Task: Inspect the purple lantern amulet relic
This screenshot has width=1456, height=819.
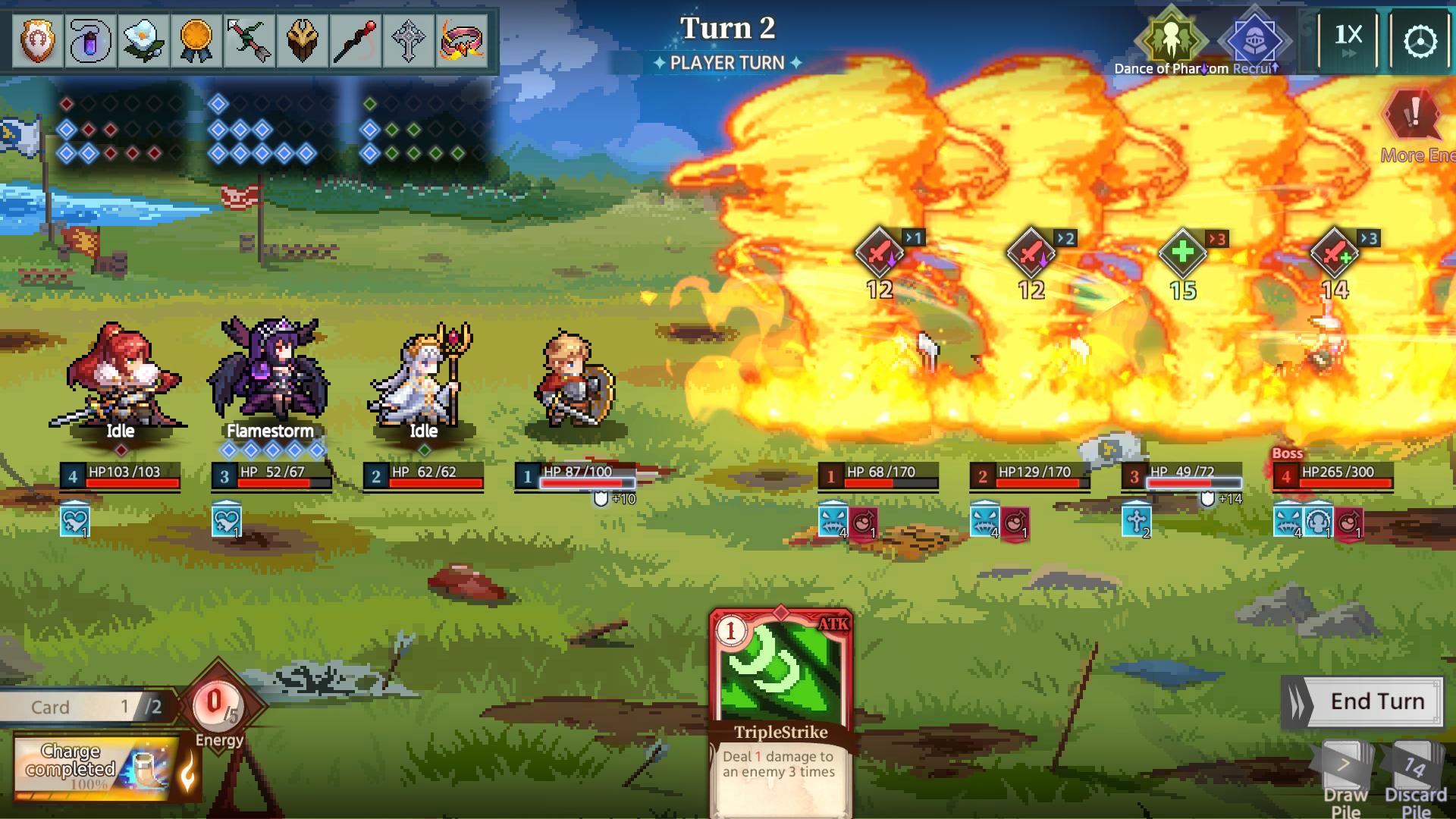Action: 90,40
